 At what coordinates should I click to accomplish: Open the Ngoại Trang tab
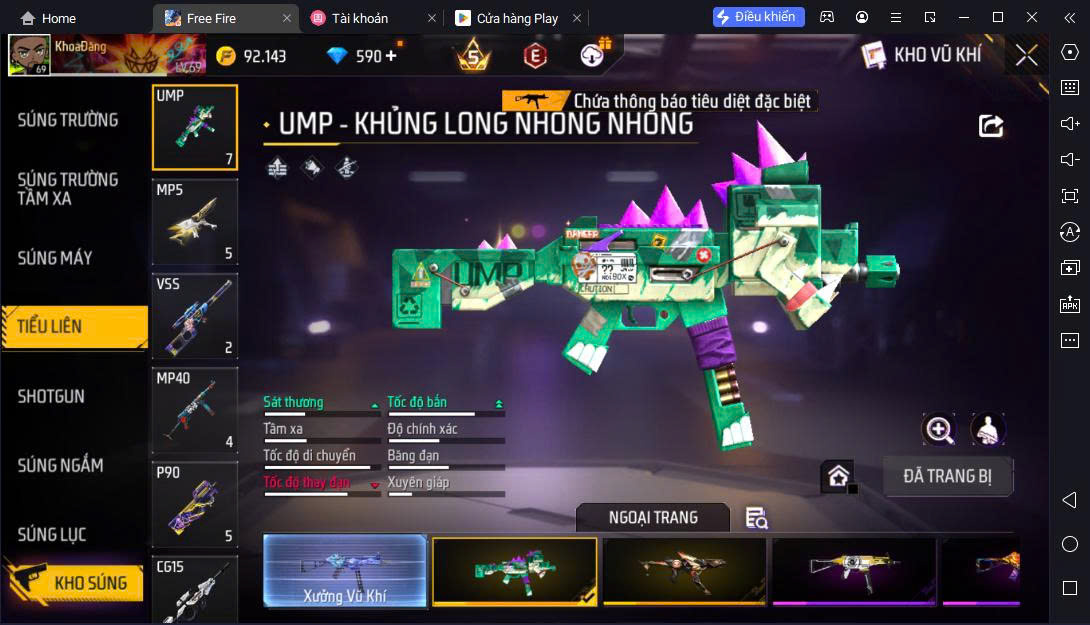[x=653, y=517]
